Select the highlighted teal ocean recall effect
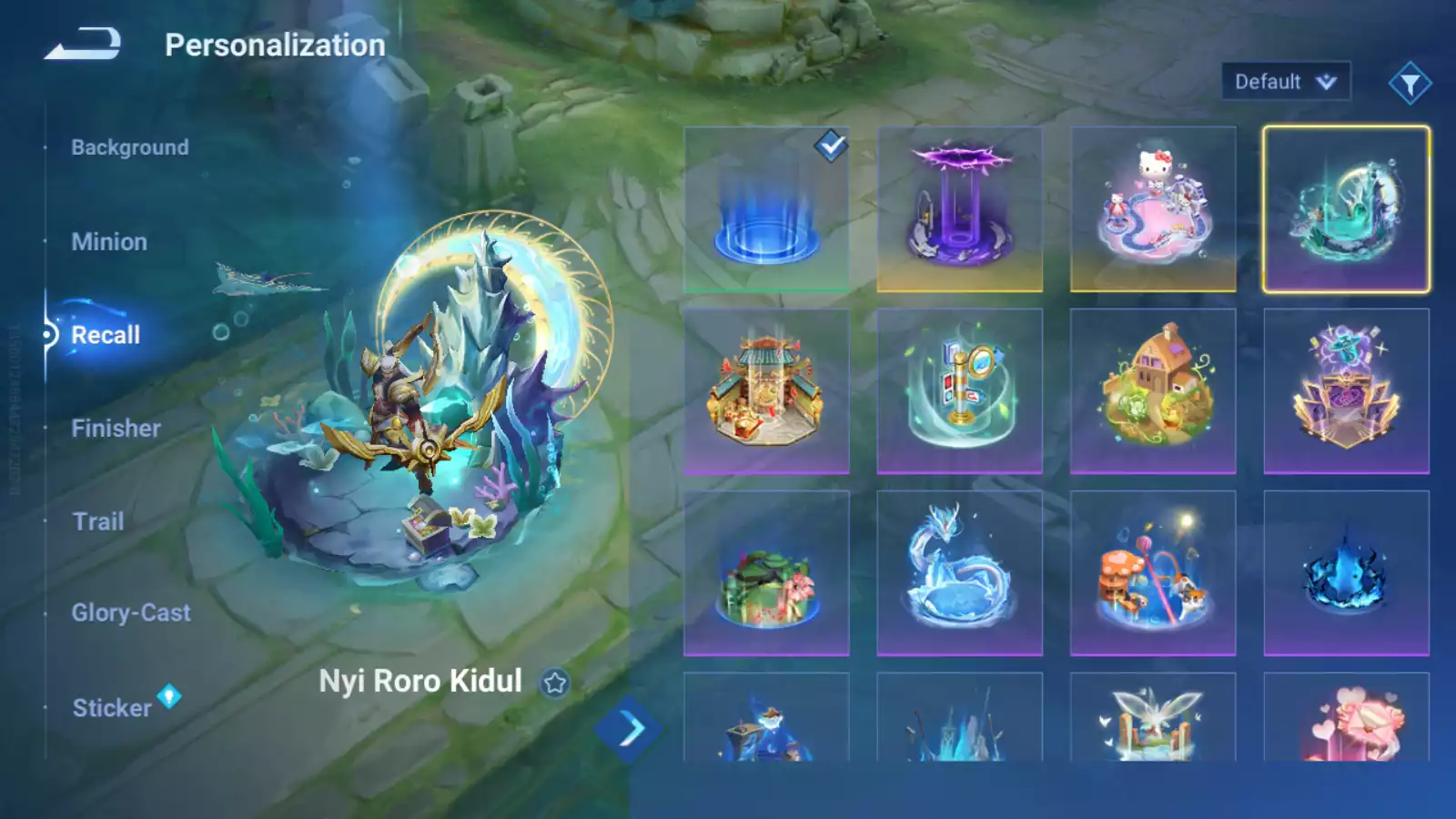The image size is (1456, 819). click(1346, 209)
